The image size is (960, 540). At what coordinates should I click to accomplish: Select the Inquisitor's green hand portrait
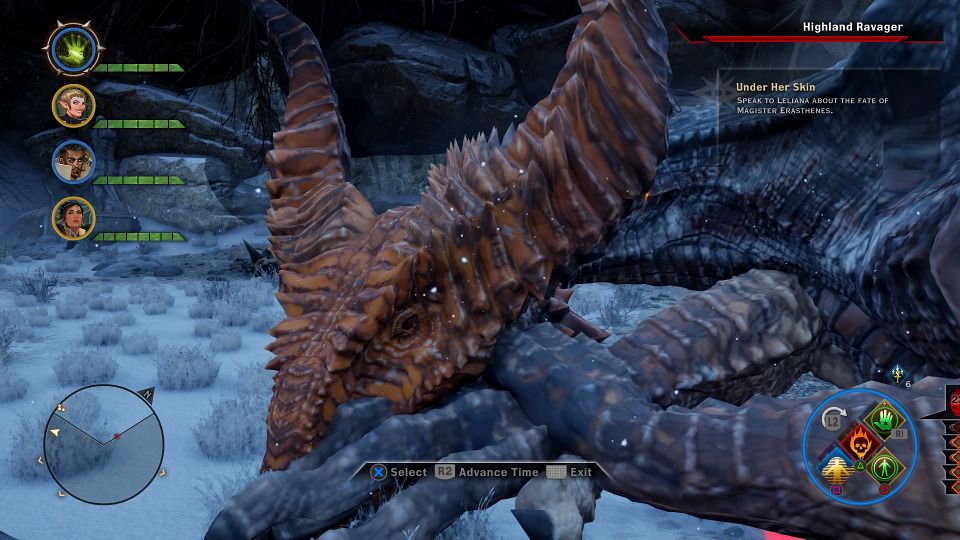73,47
